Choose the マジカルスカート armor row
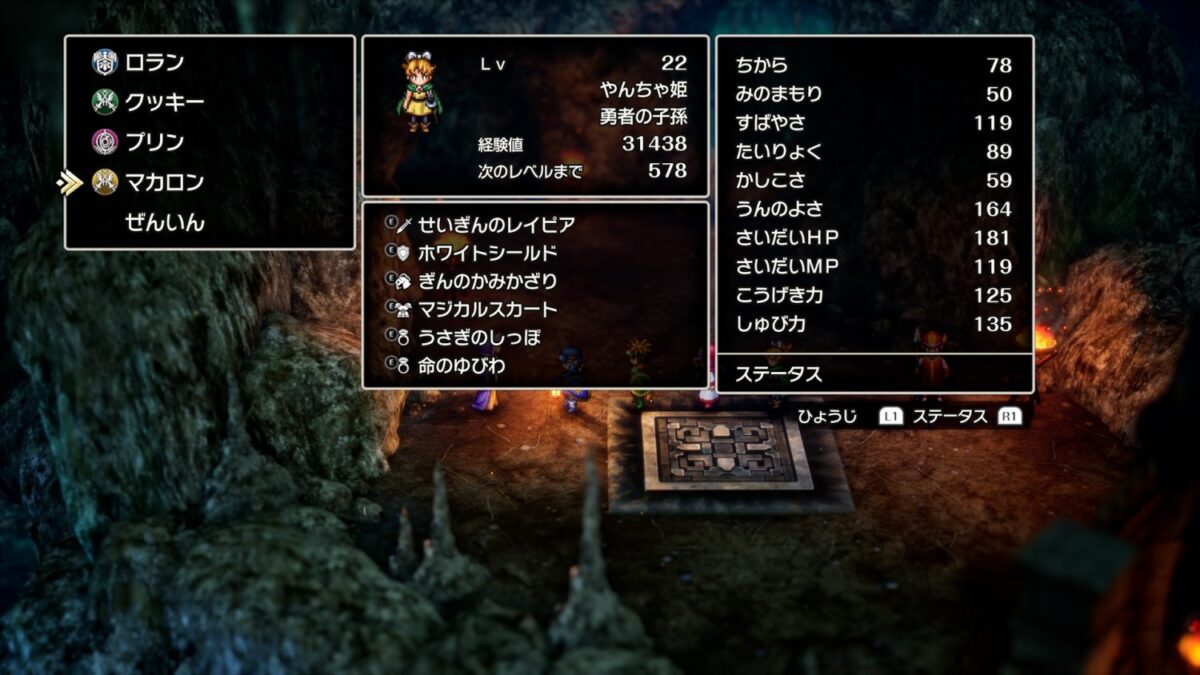This screenshot has width=1200, height=675. point(487,309)
